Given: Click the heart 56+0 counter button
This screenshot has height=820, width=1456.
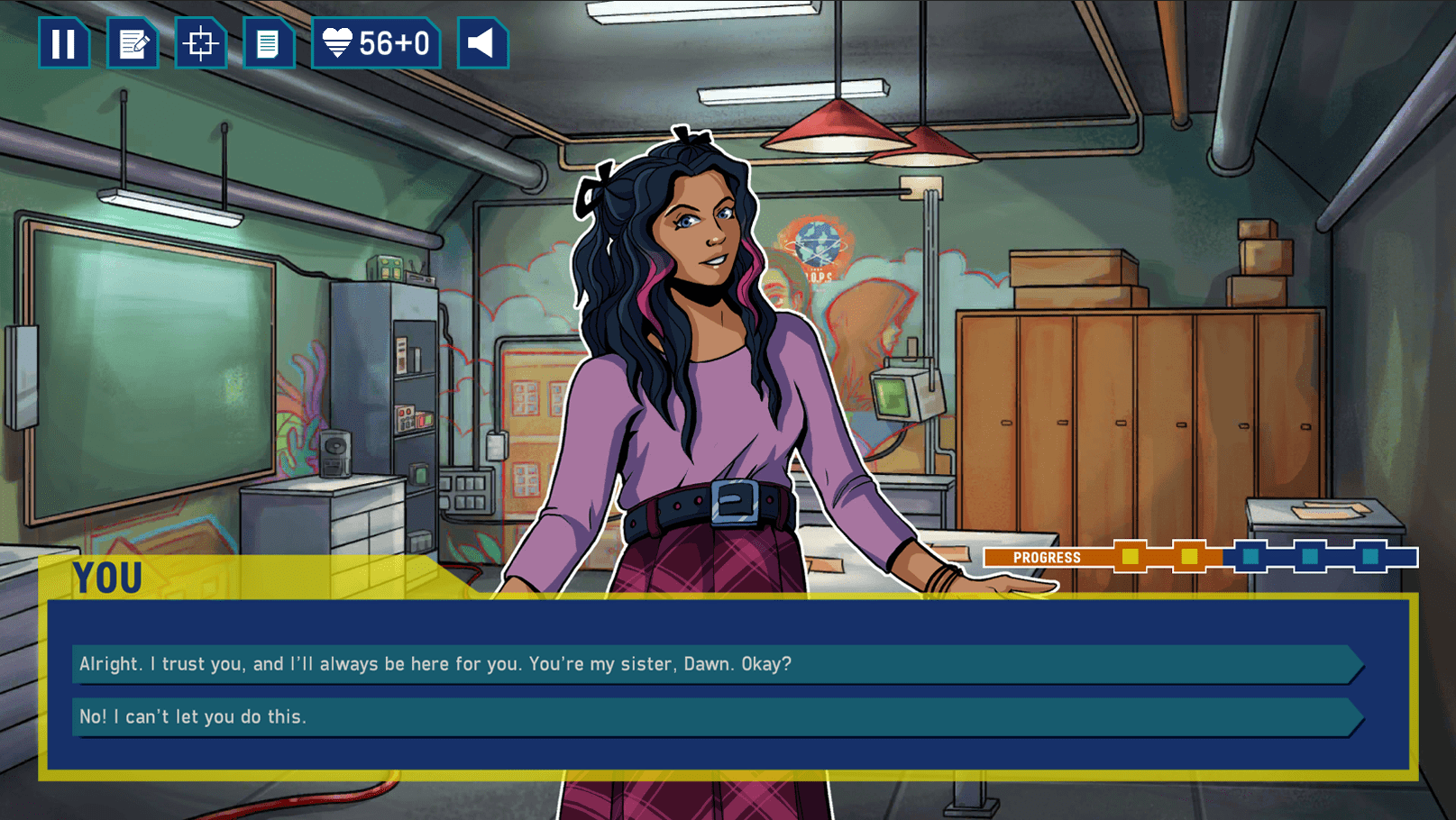Looking at the screenshot, I should click(376, 43).
